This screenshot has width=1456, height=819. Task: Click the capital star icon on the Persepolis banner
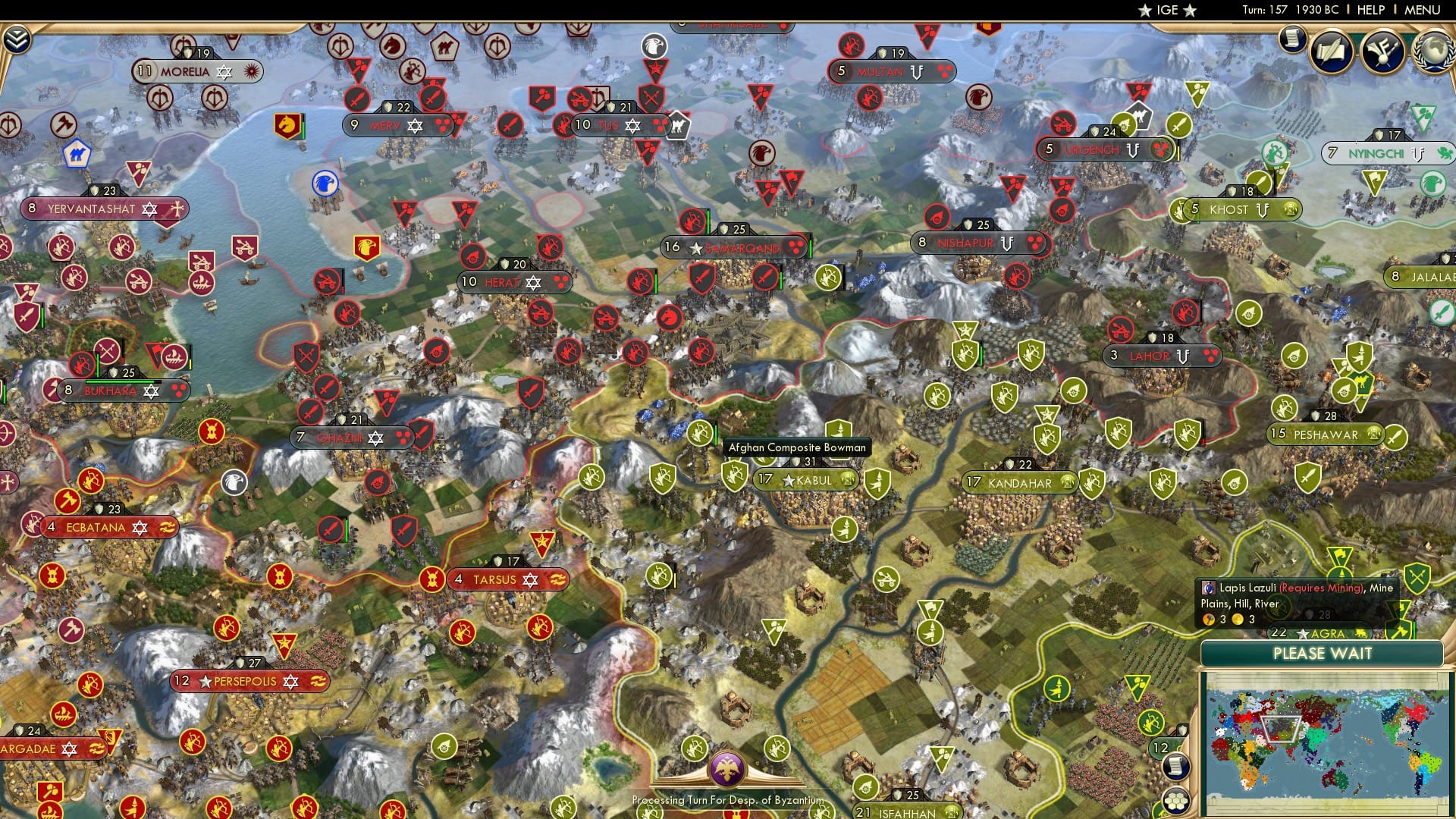[x=204, y=682]
